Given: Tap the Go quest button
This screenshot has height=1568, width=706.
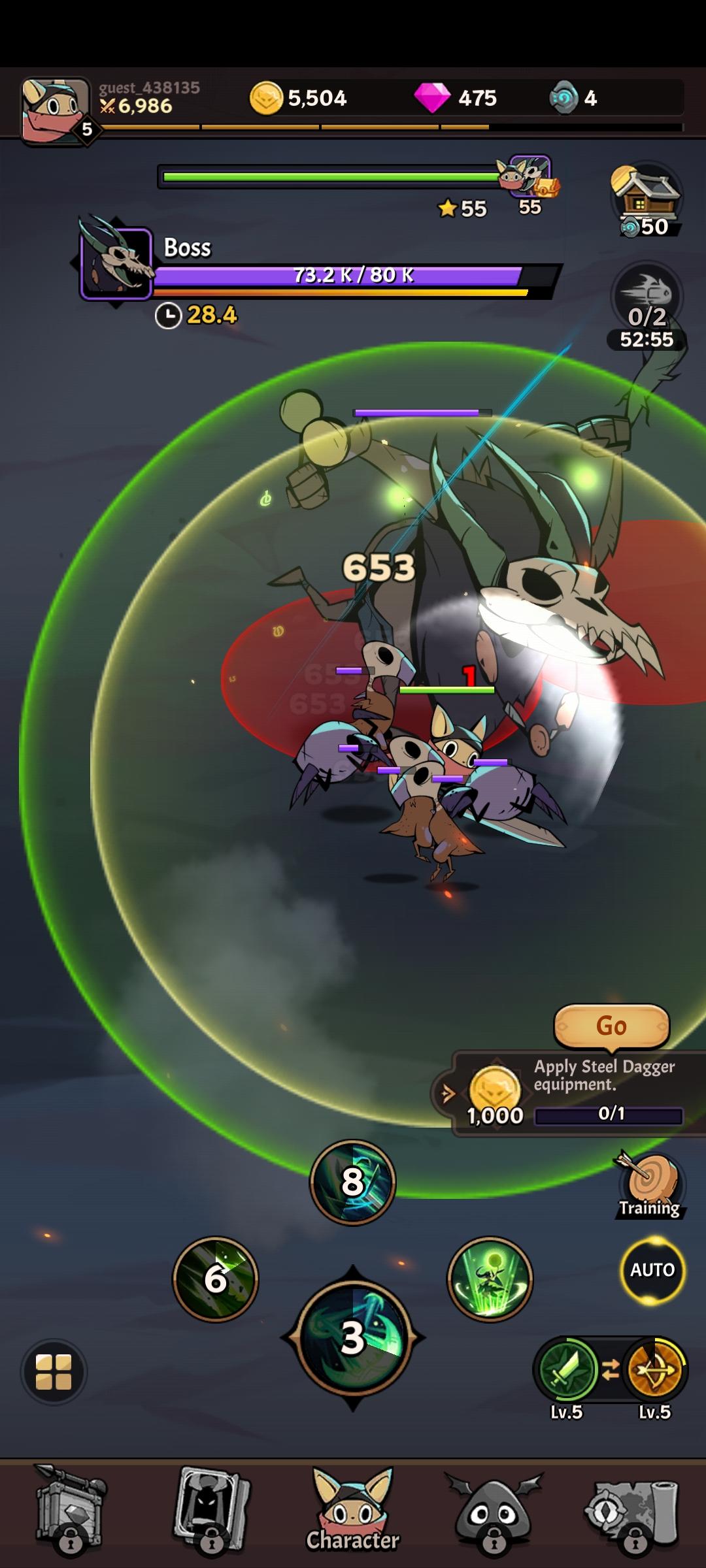Looking at the screenshot, I should click(611, 1026).
